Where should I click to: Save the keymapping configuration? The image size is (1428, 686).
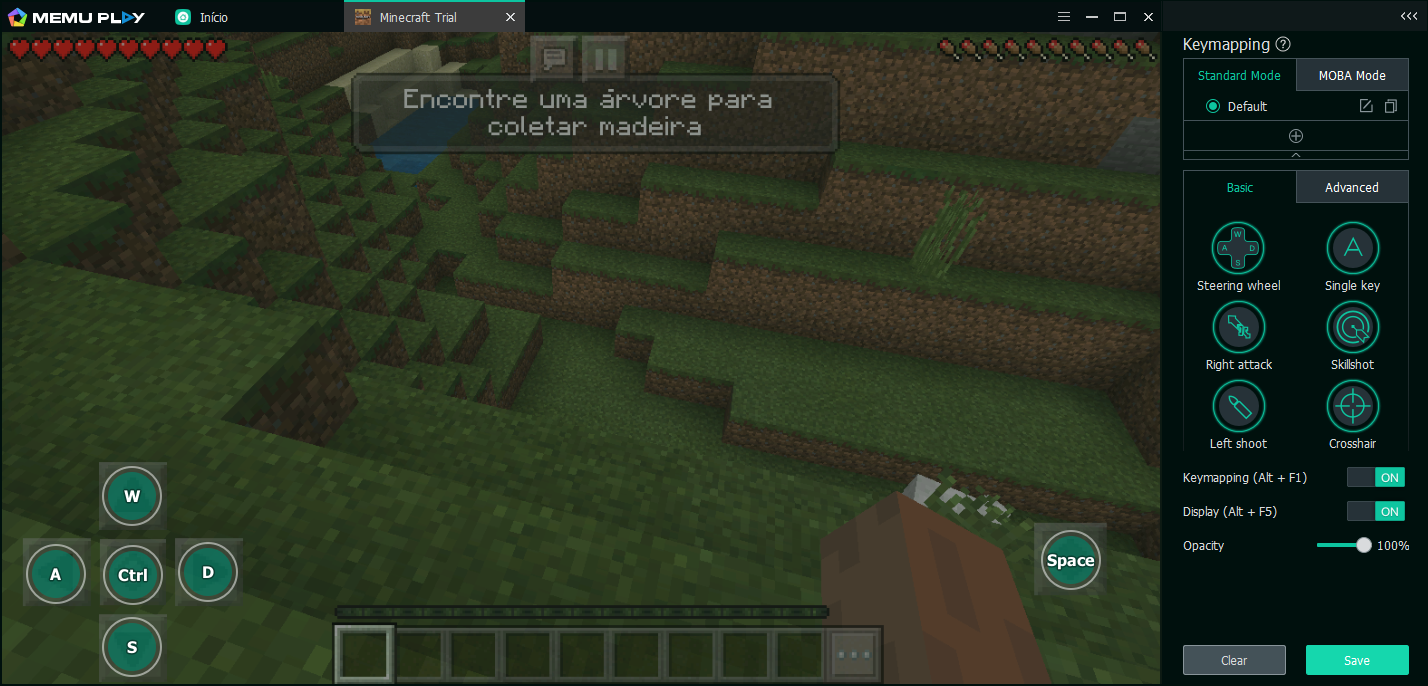(x=1357, y=660)
